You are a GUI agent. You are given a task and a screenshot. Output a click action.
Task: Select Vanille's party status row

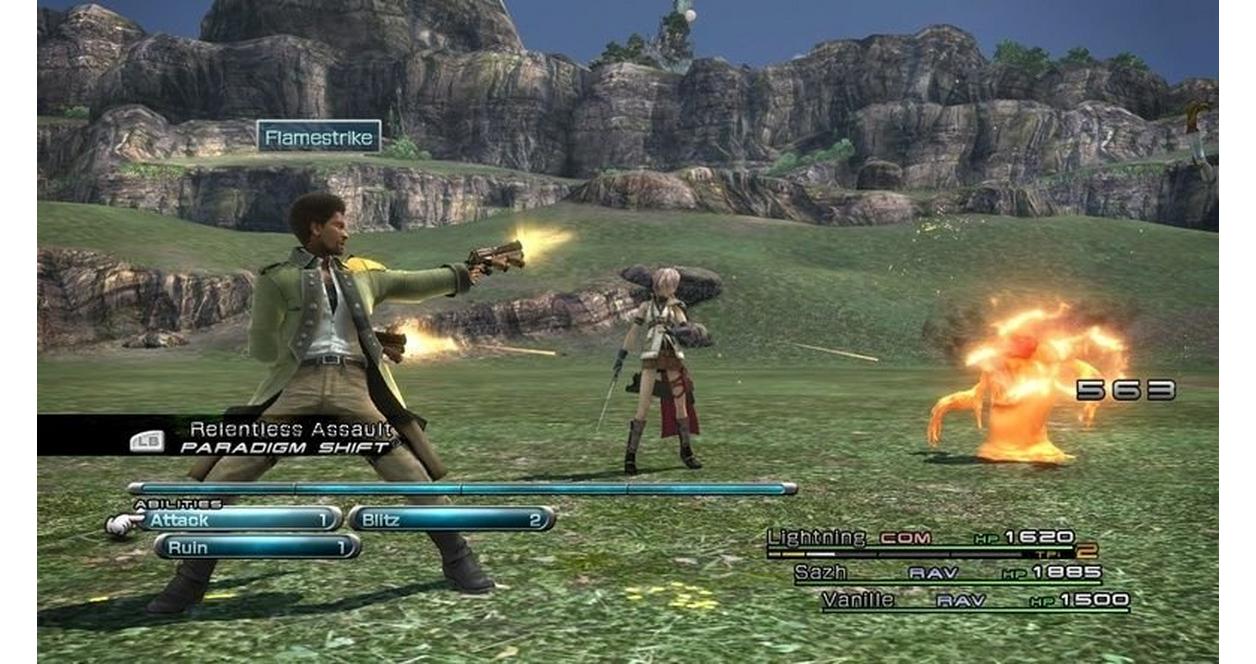coord(975,601)
